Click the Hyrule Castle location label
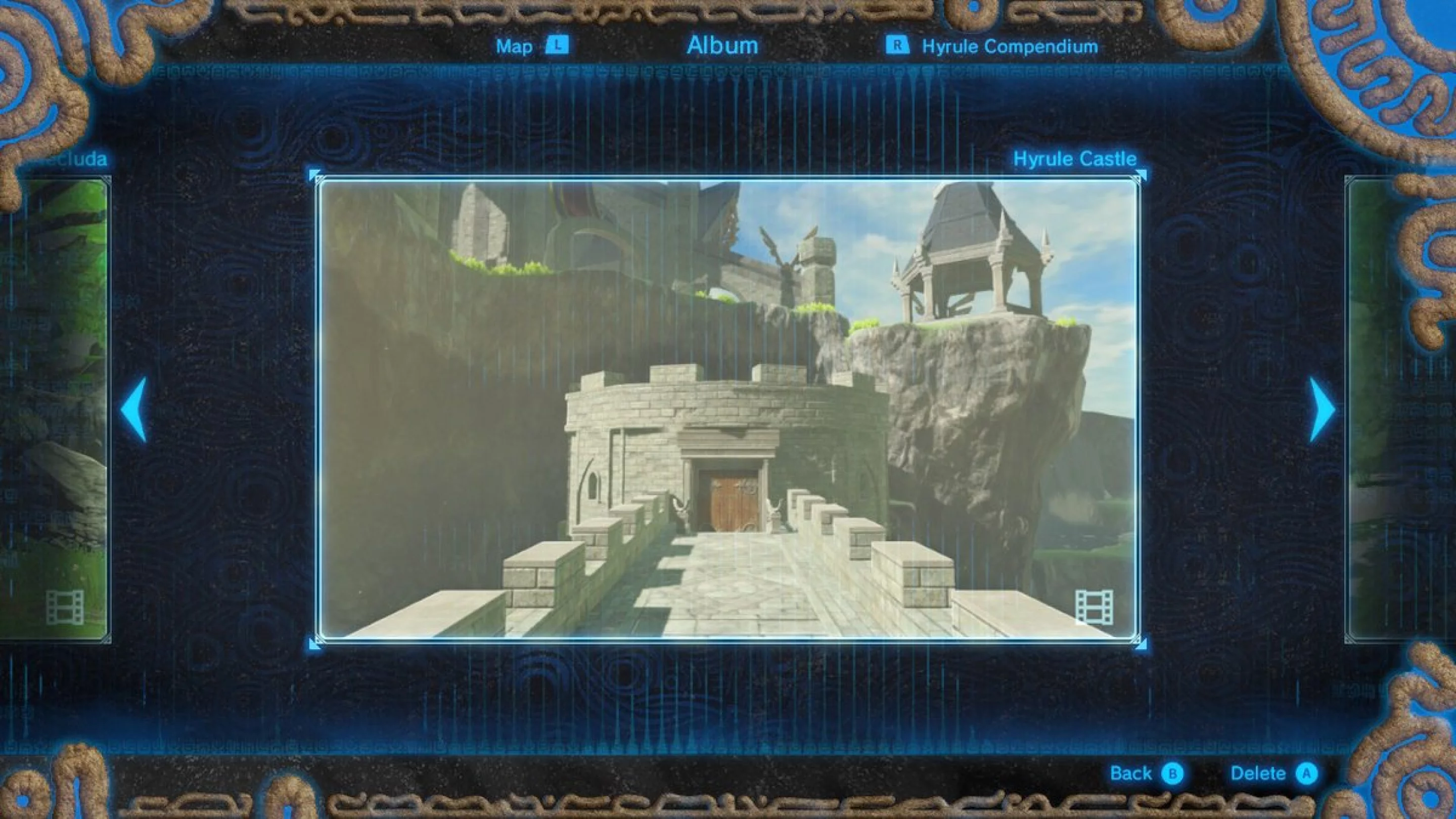This screenshot has height=819, width=1456. coord(1073,159)
